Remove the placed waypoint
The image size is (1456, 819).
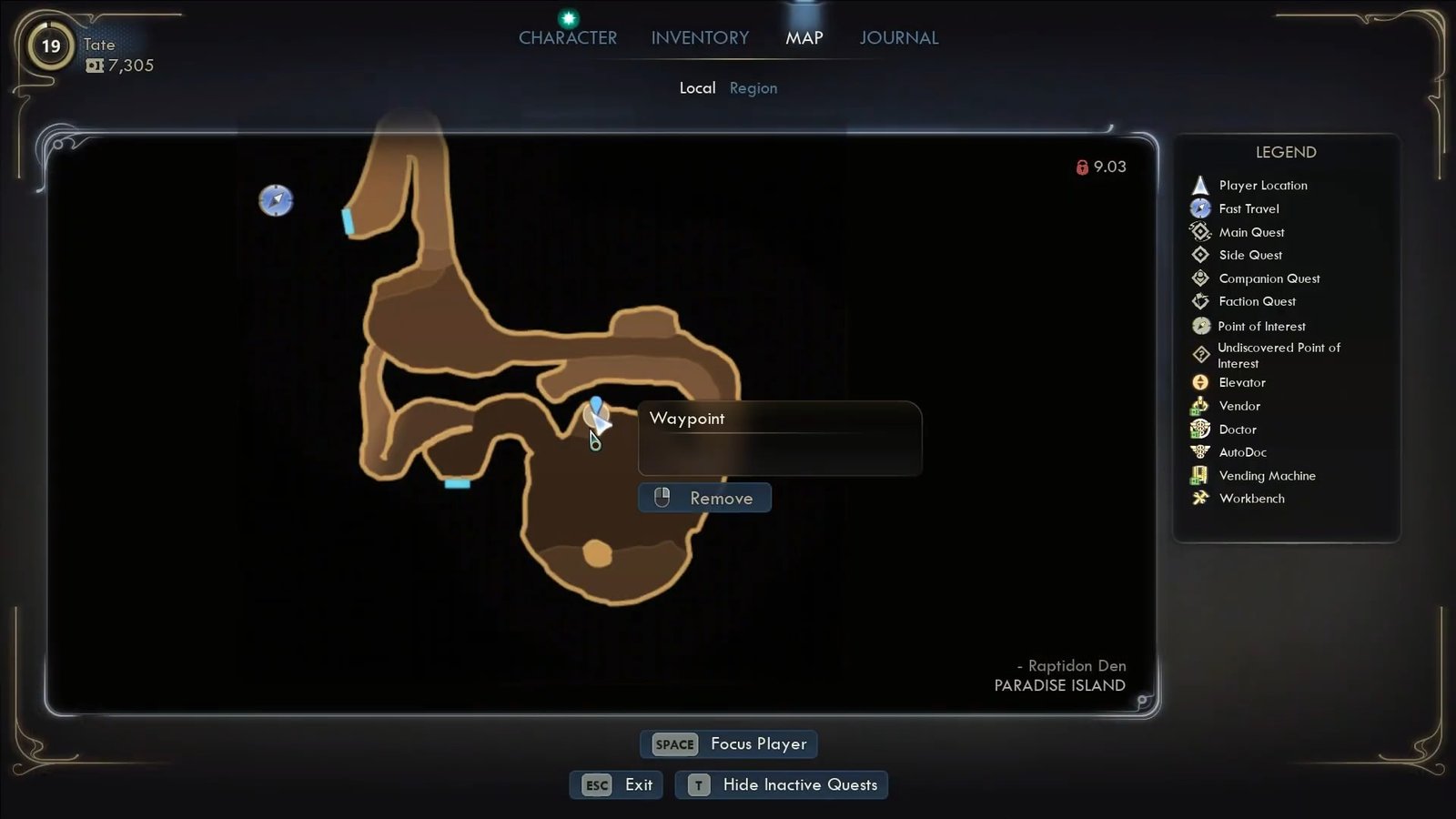coord(705,498)
